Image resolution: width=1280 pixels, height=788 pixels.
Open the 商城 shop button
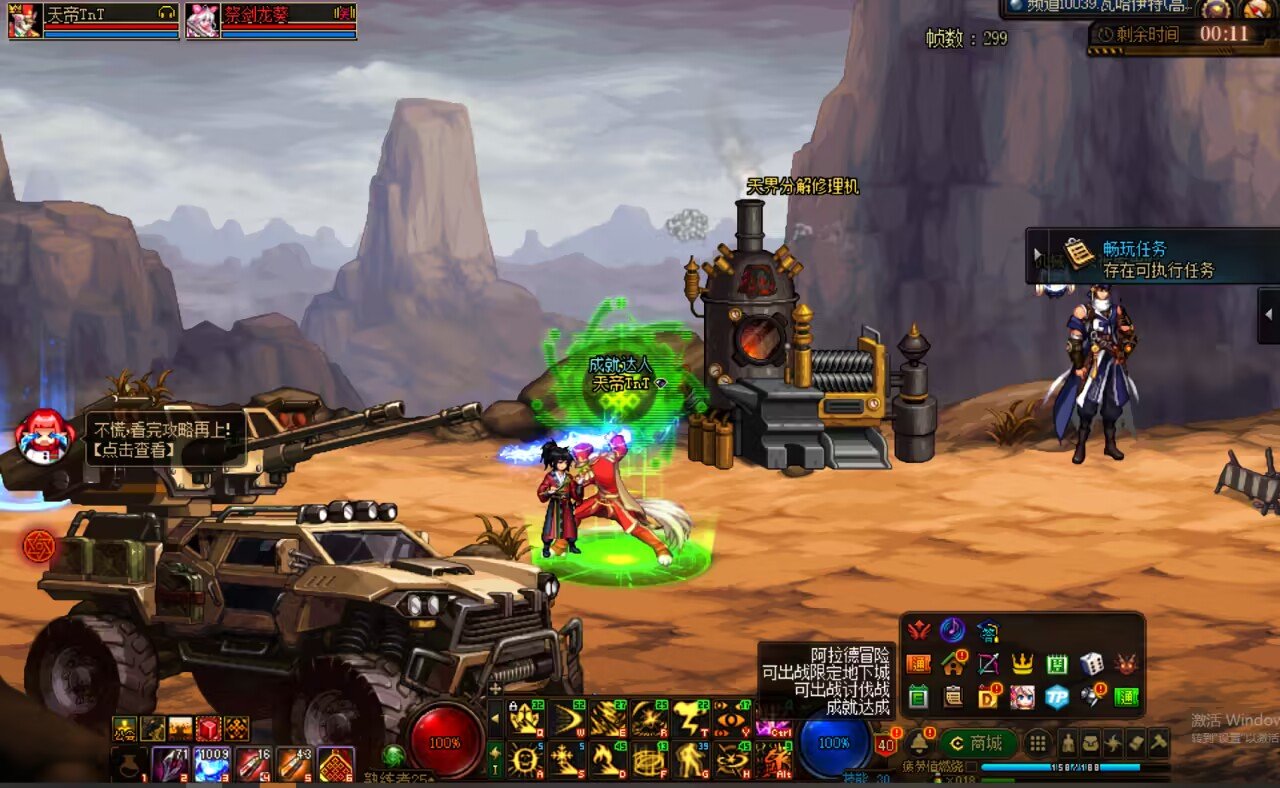[977, 743]
